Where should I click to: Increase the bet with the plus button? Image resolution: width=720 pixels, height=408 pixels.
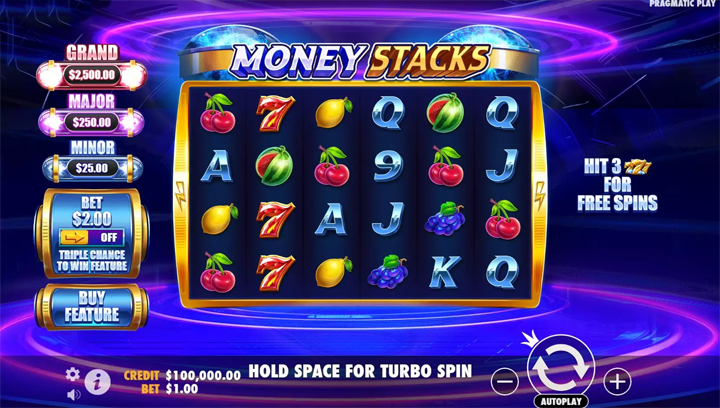(x=617, y=381)
